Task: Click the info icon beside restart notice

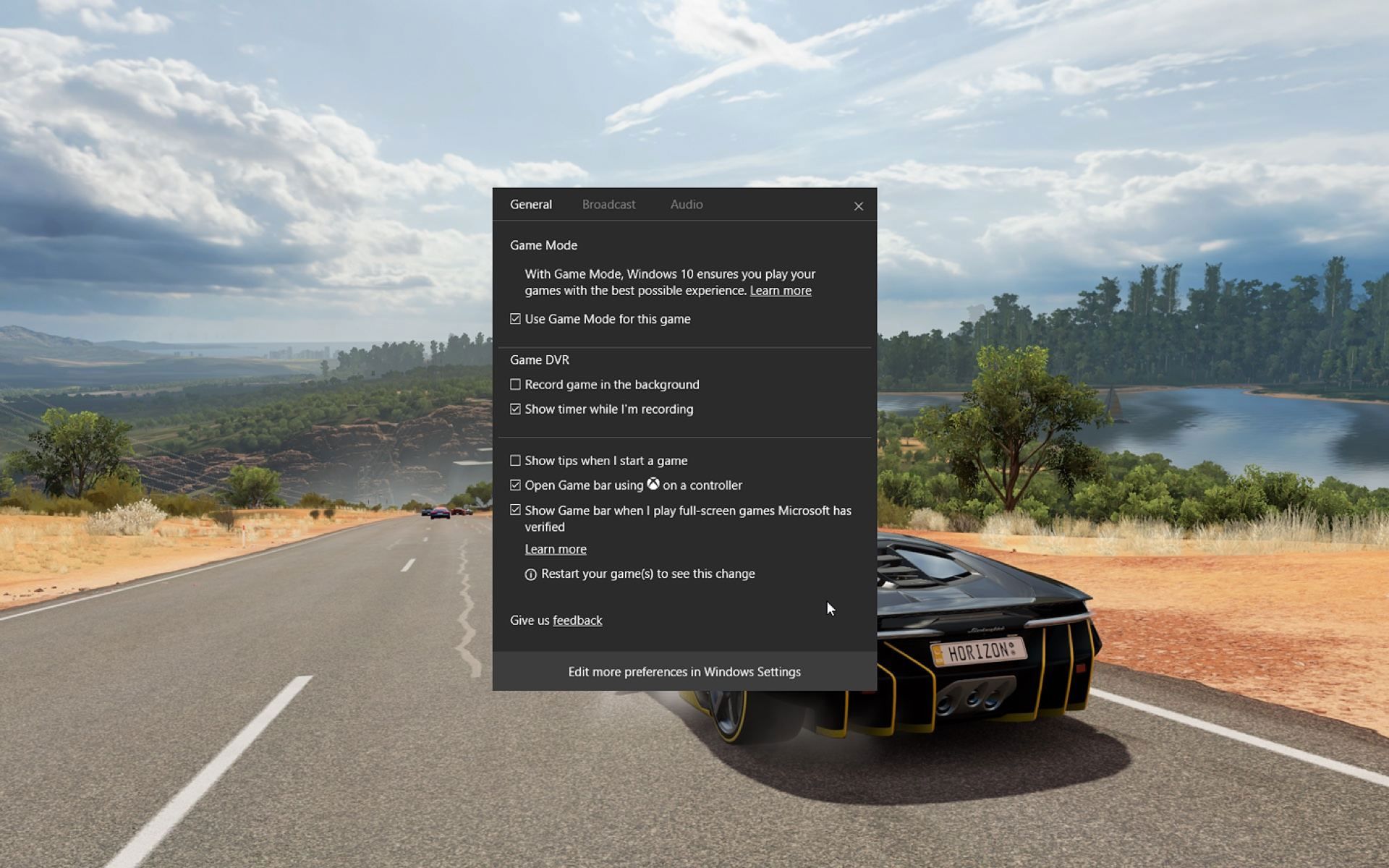Action: click(531, 574)
